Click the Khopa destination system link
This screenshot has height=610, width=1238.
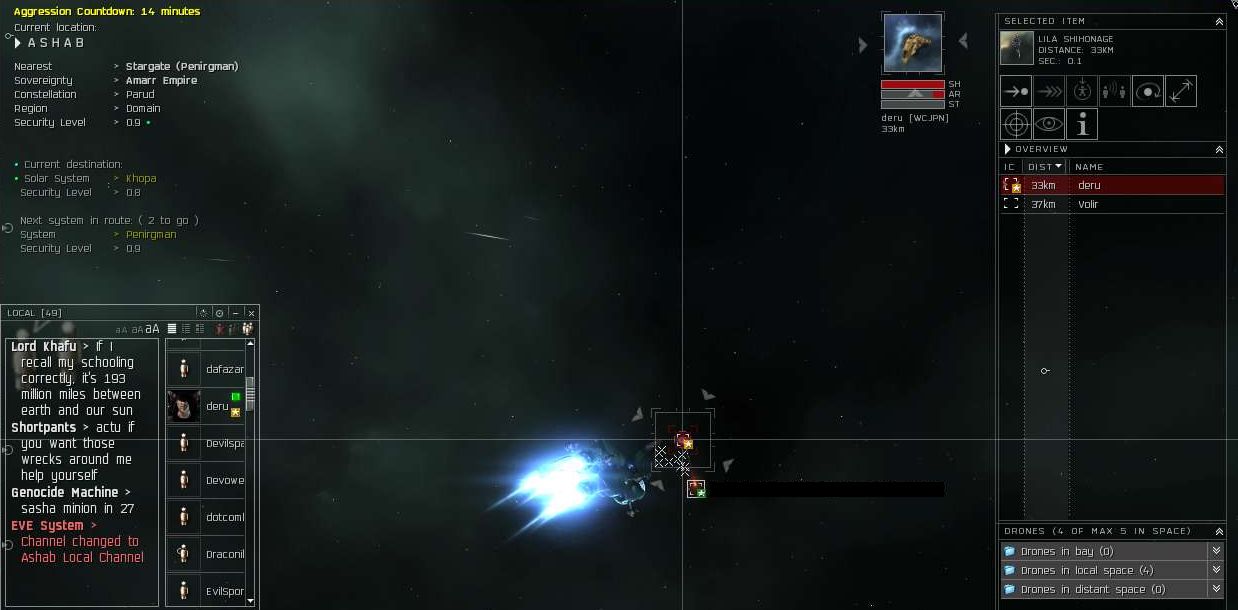click(141, 179)
